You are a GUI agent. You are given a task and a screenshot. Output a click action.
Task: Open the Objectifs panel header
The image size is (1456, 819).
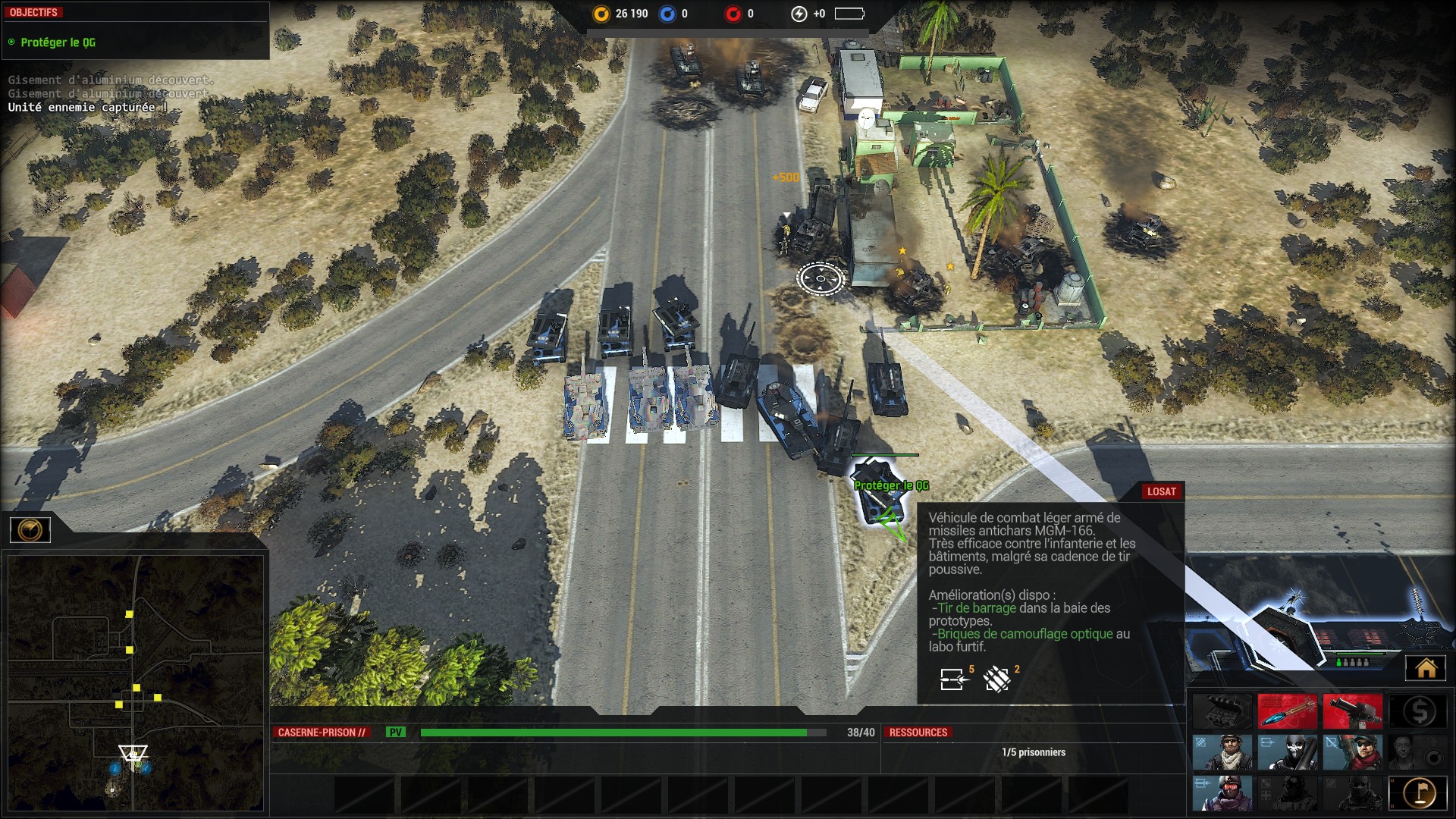pyautogui.click(x=34, y=12)
